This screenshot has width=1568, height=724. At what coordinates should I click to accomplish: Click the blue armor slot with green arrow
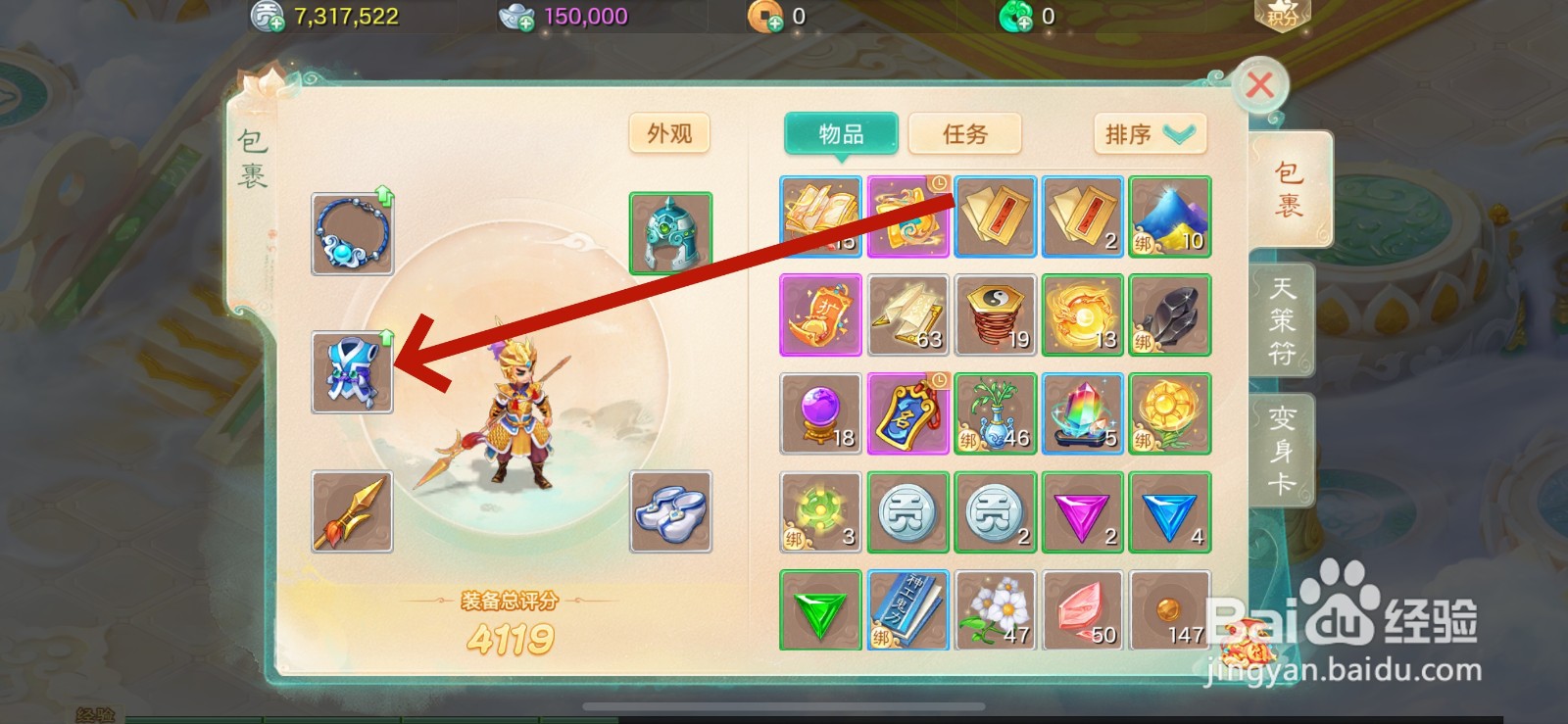(x=351, y=372)
